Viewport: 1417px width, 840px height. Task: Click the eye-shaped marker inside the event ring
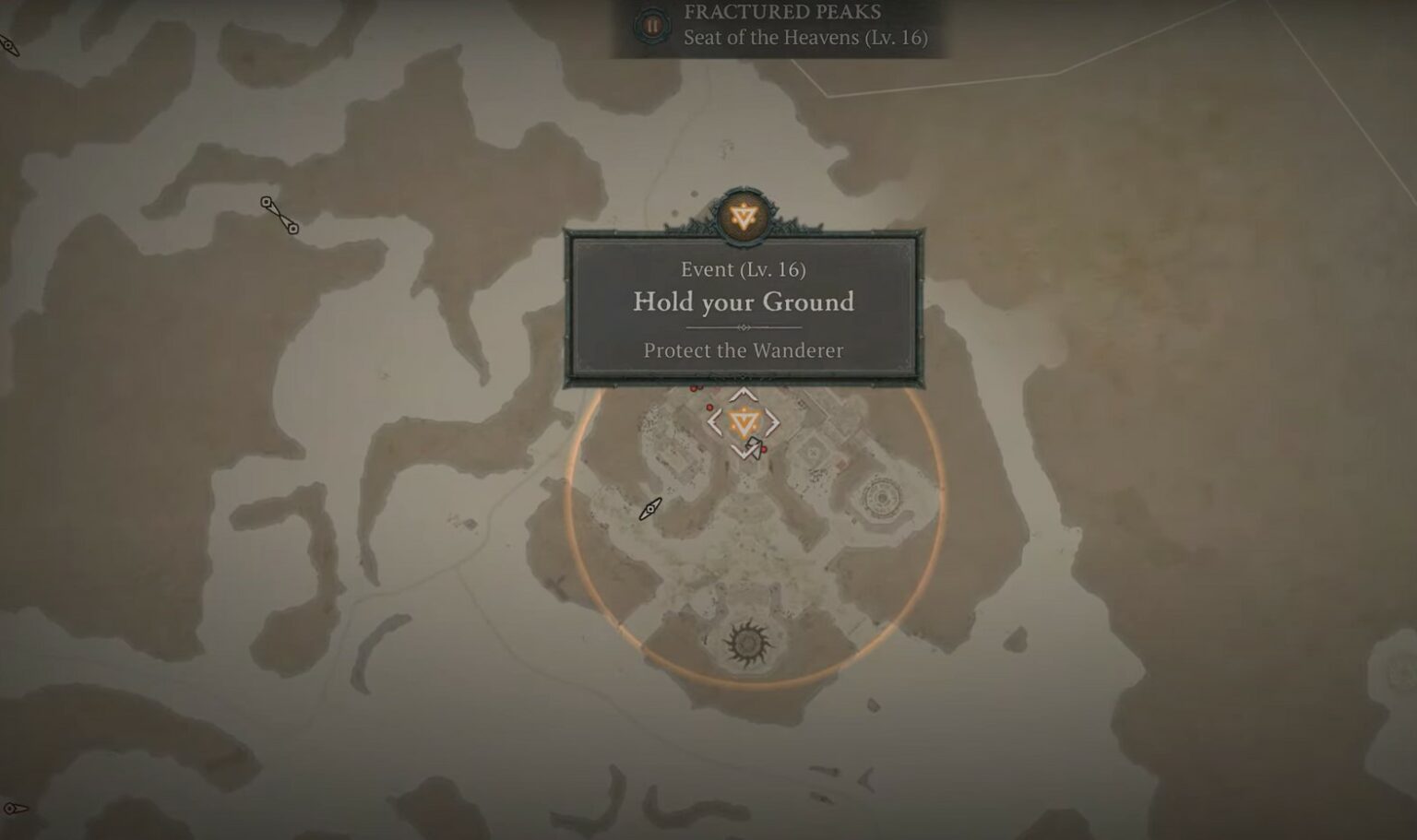(651, 508)
